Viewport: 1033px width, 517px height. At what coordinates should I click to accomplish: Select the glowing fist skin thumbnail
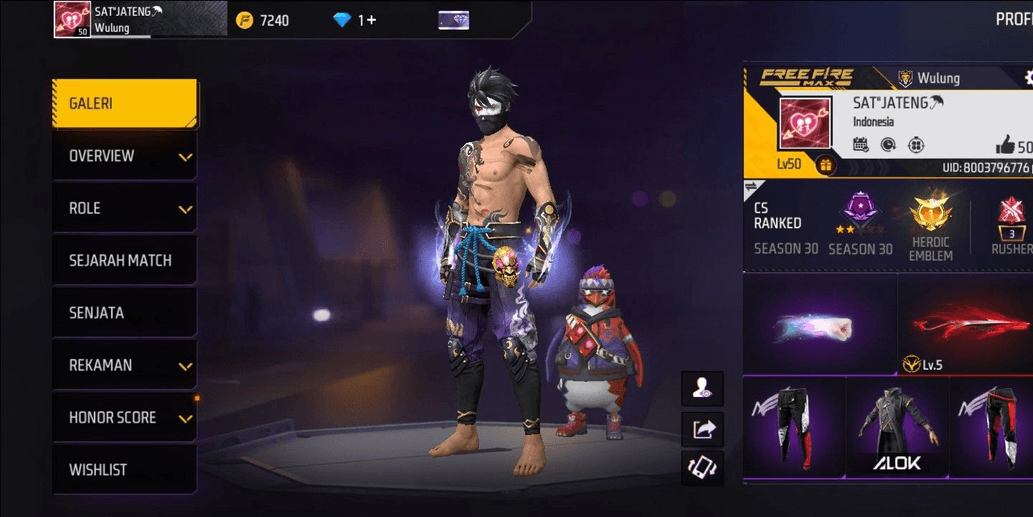819,326
